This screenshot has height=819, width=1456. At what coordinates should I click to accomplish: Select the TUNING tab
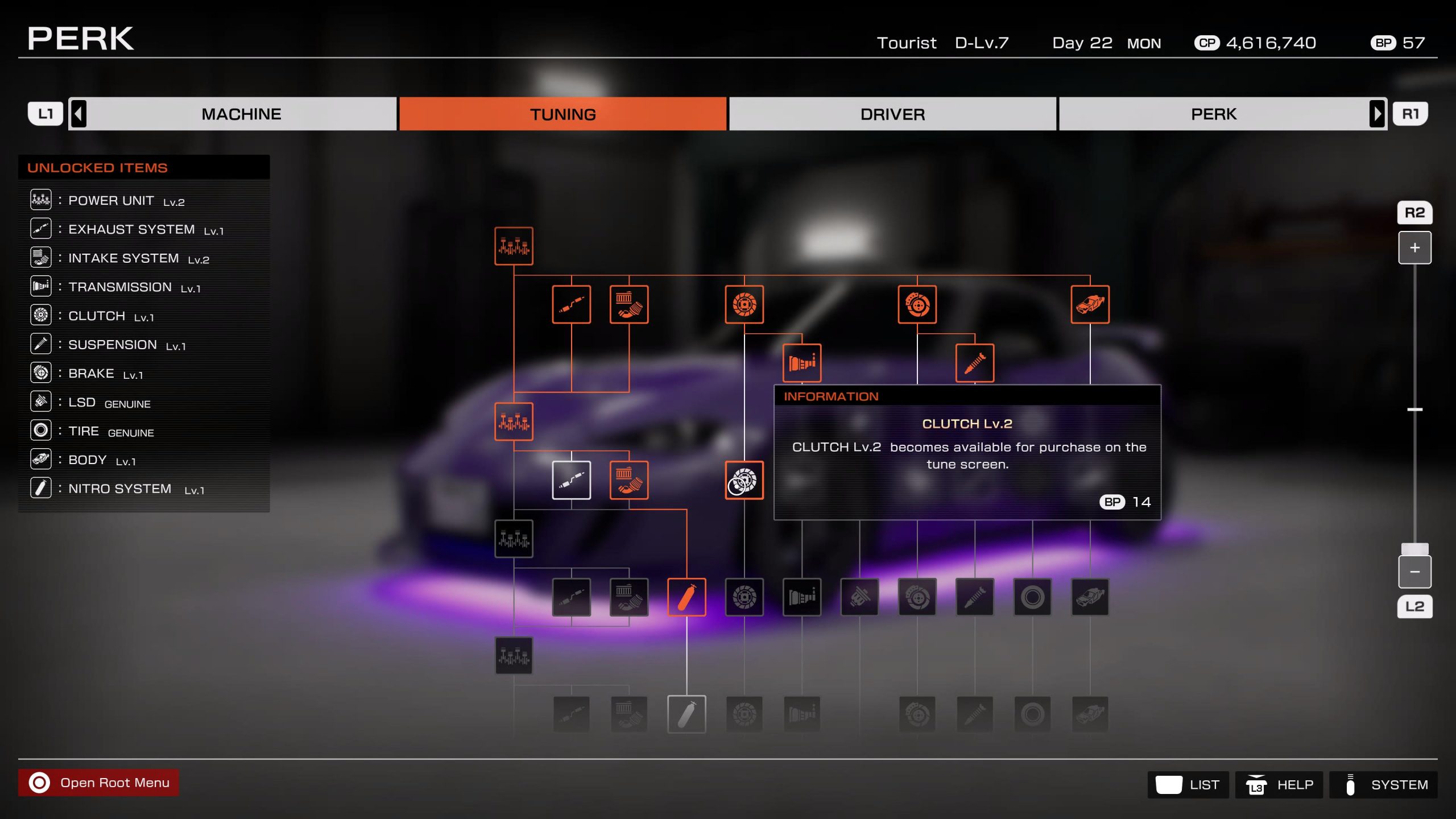(562, 114)
